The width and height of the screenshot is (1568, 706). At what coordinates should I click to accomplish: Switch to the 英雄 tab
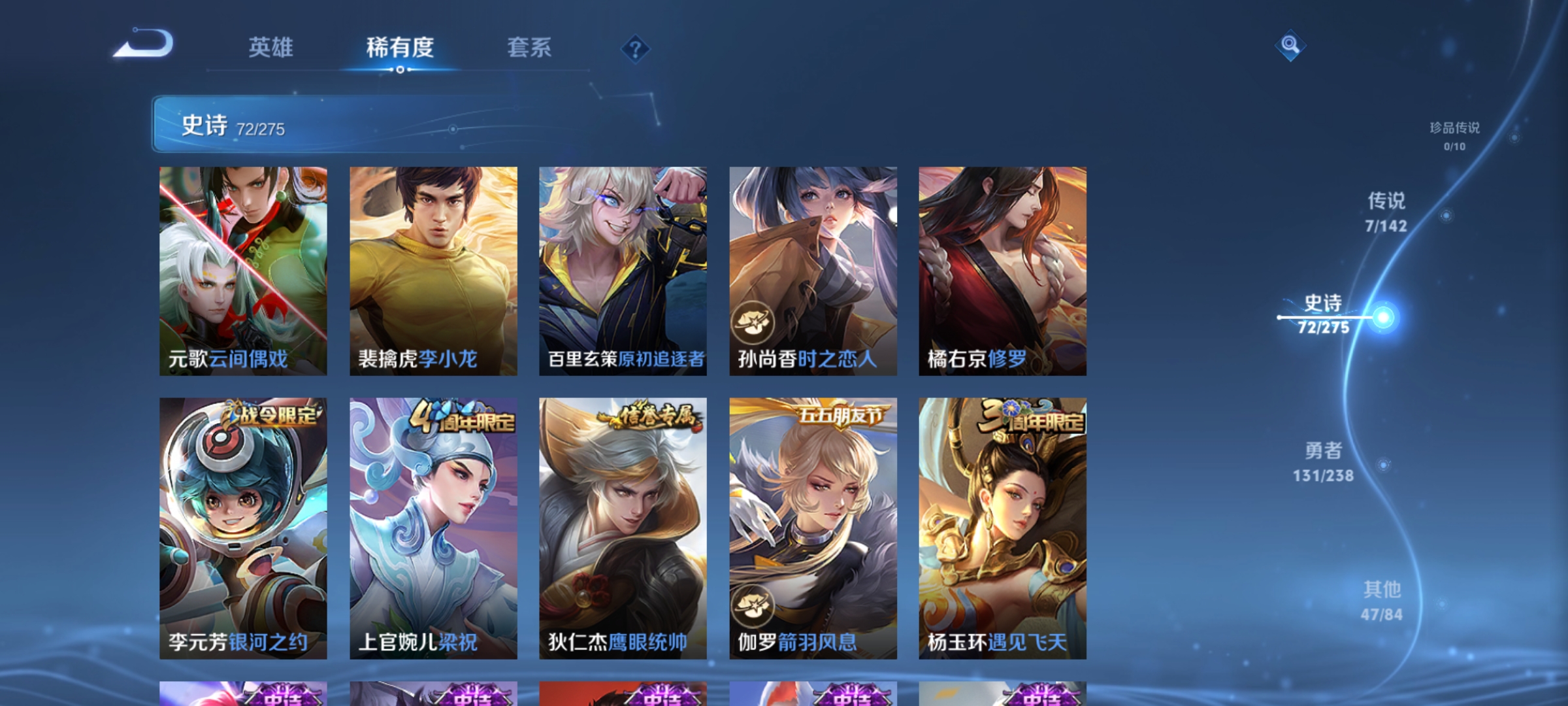270,46
